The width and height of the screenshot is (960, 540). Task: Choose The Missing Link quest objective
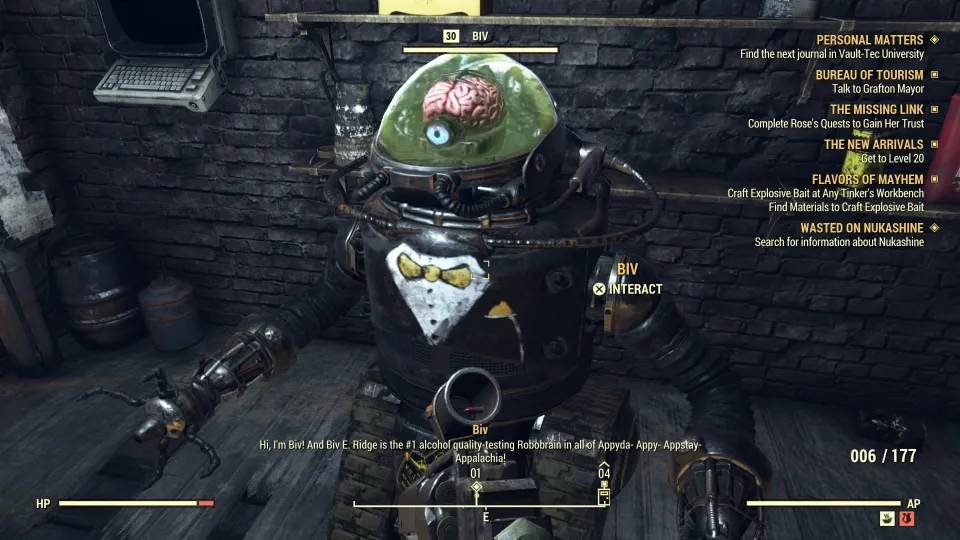tap(876, 110)
